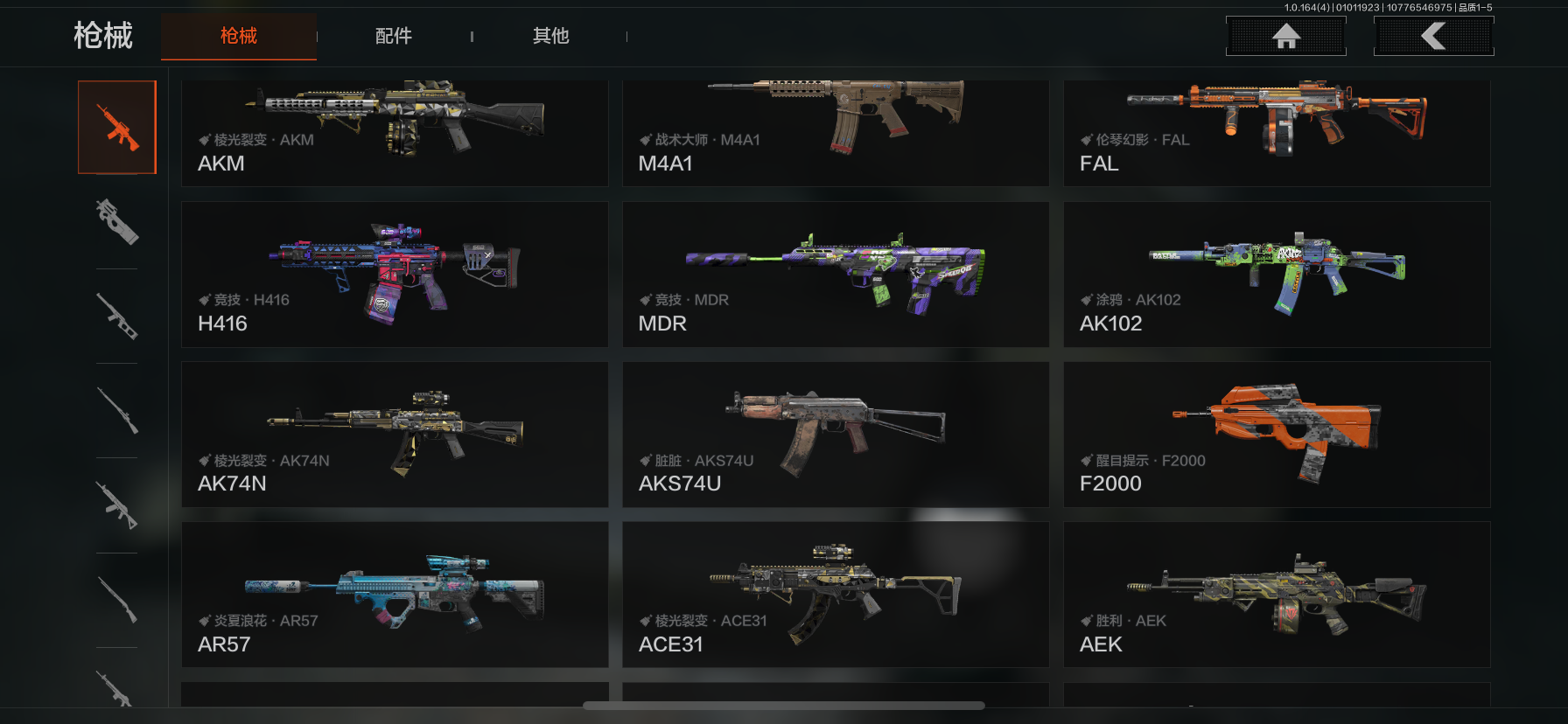
Task: Pick the AR57 weapon card
Action: point(395,595)
